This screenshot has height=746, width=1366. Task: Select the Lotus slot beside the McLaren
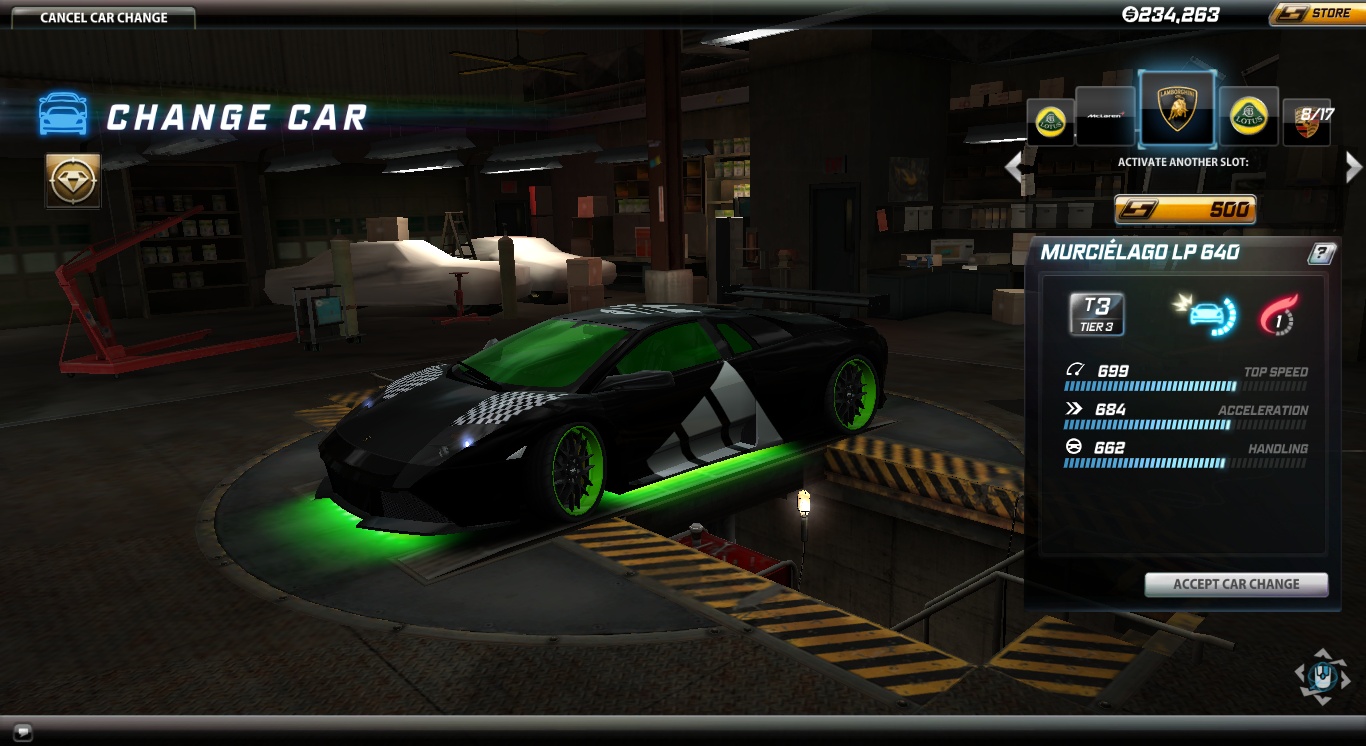pyautogui.click(x=1050, y=121)
